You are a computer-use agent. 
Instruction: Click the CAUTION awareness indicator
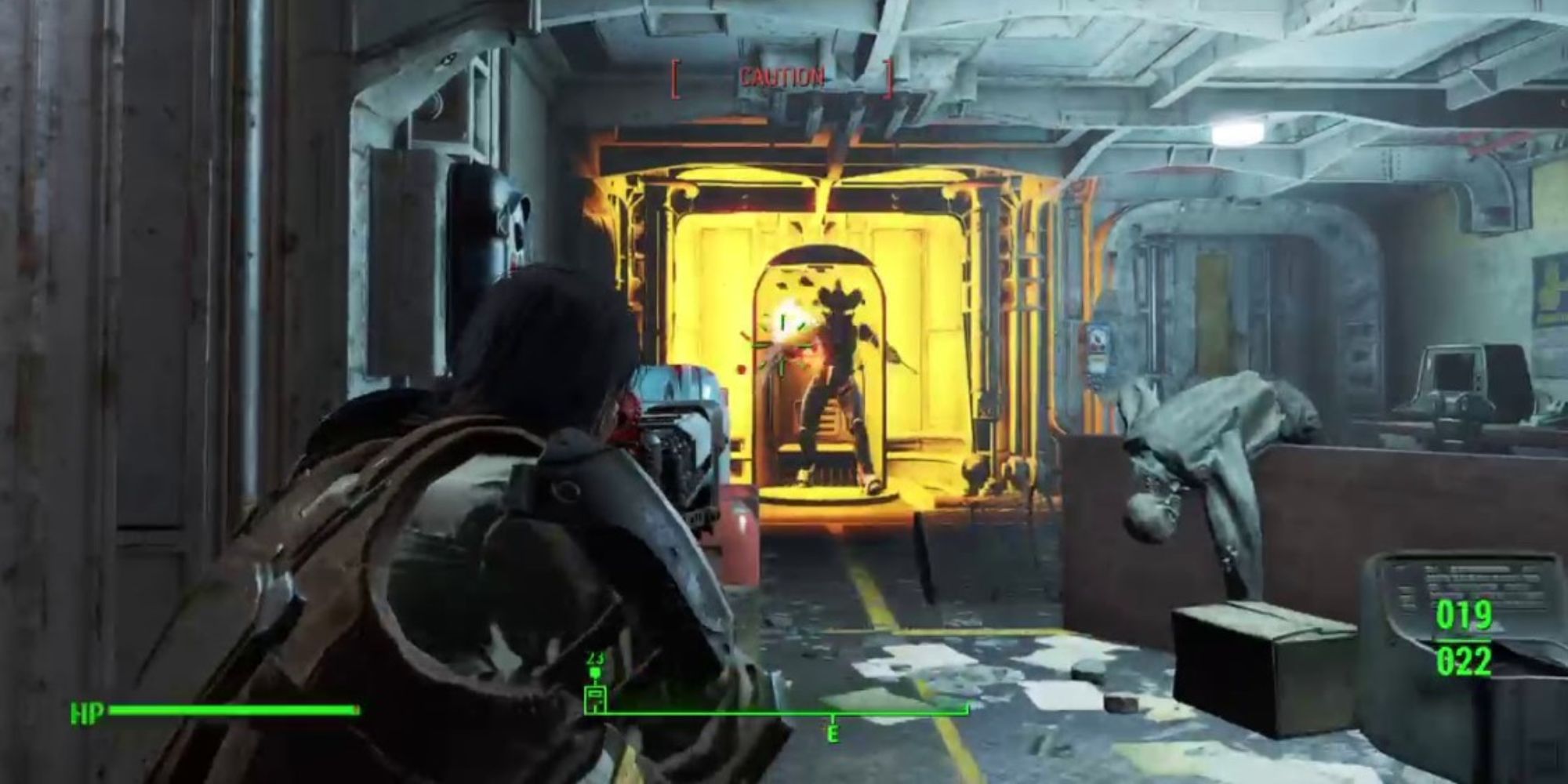[x=780, y=77]
